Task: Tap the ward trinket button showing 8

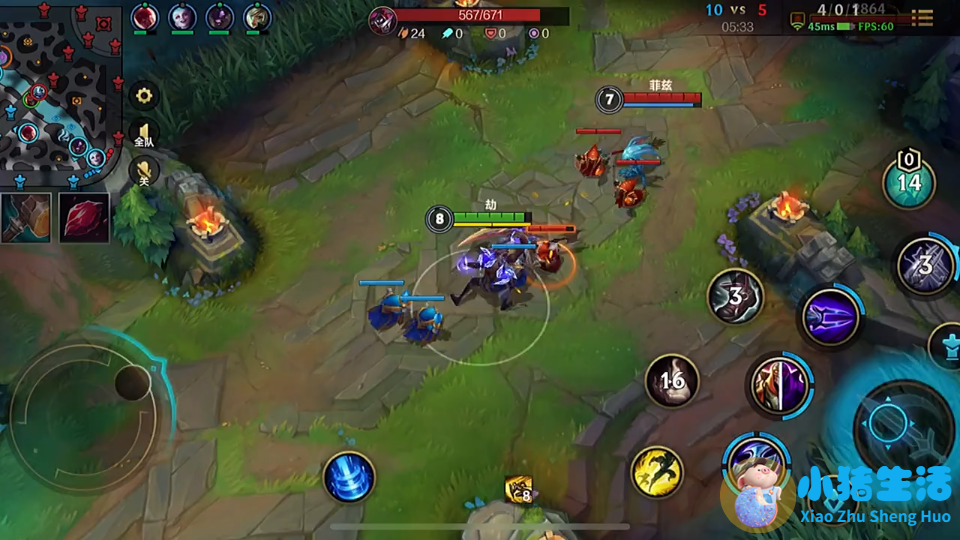Action: click(519, 489)
